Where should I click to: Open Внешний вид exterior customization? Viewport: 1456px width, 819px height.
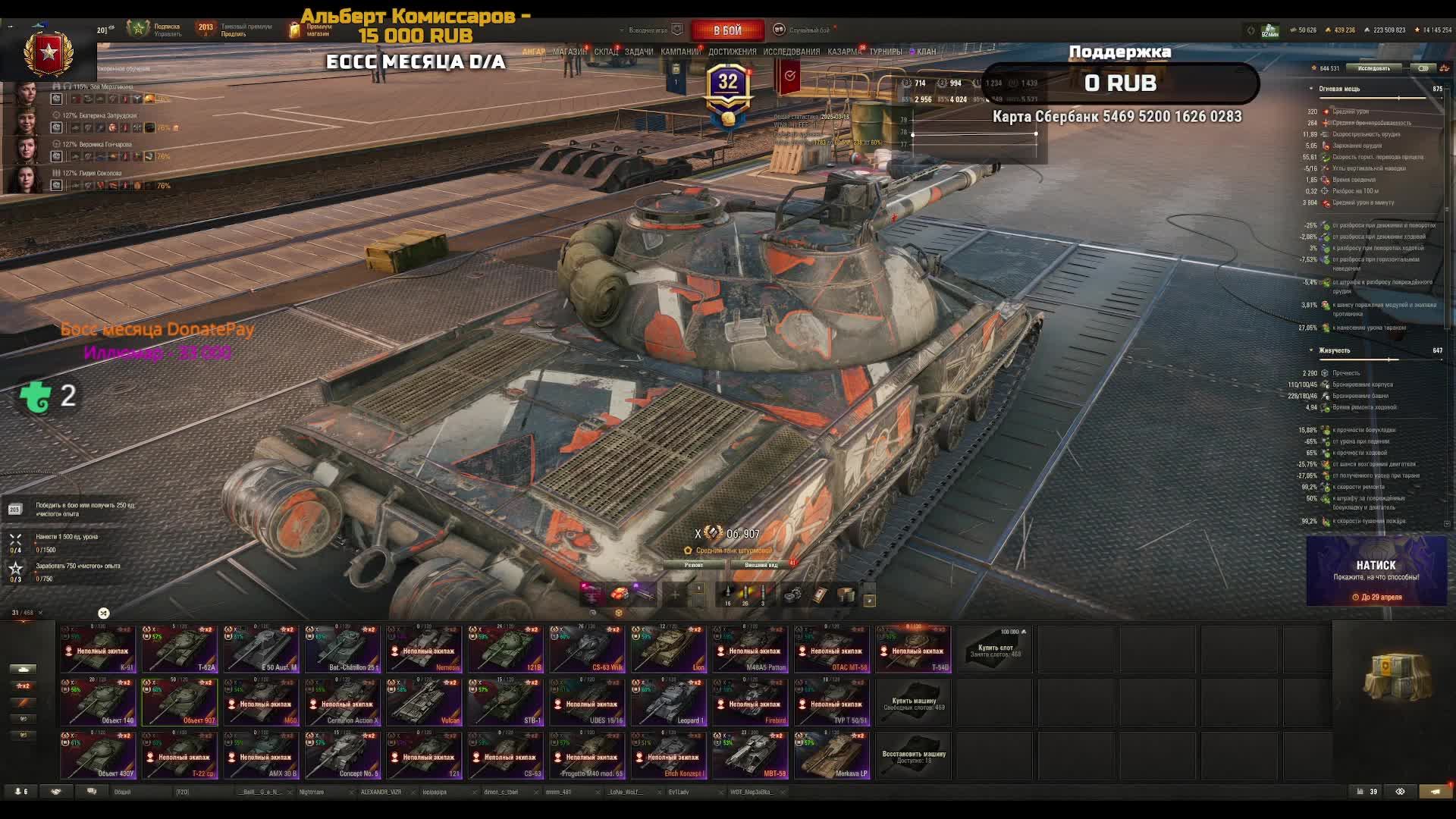761,565
